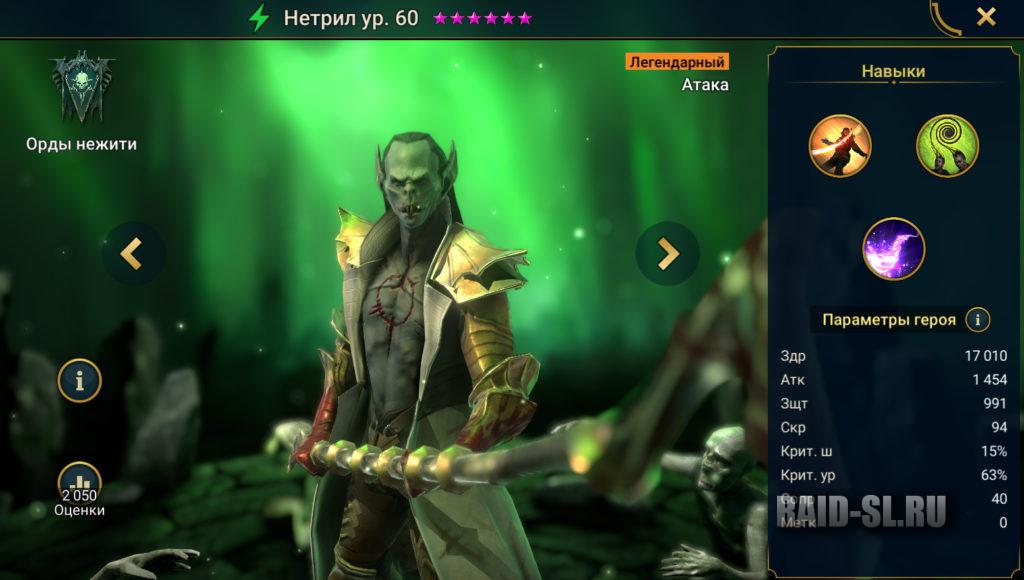This screenshot has height=580, width=1024.
Task: Select the fiery sword strike skill icon
Action: [840, 146]
